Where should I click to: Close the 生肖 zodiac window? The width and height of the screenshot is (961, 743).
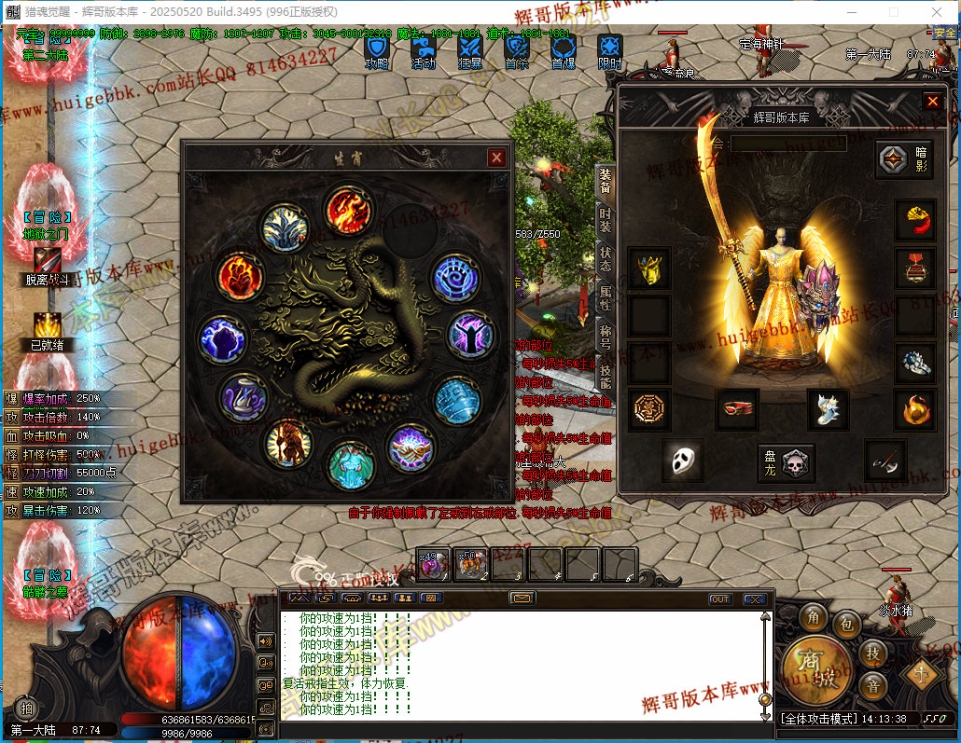(x=496, y=158)
